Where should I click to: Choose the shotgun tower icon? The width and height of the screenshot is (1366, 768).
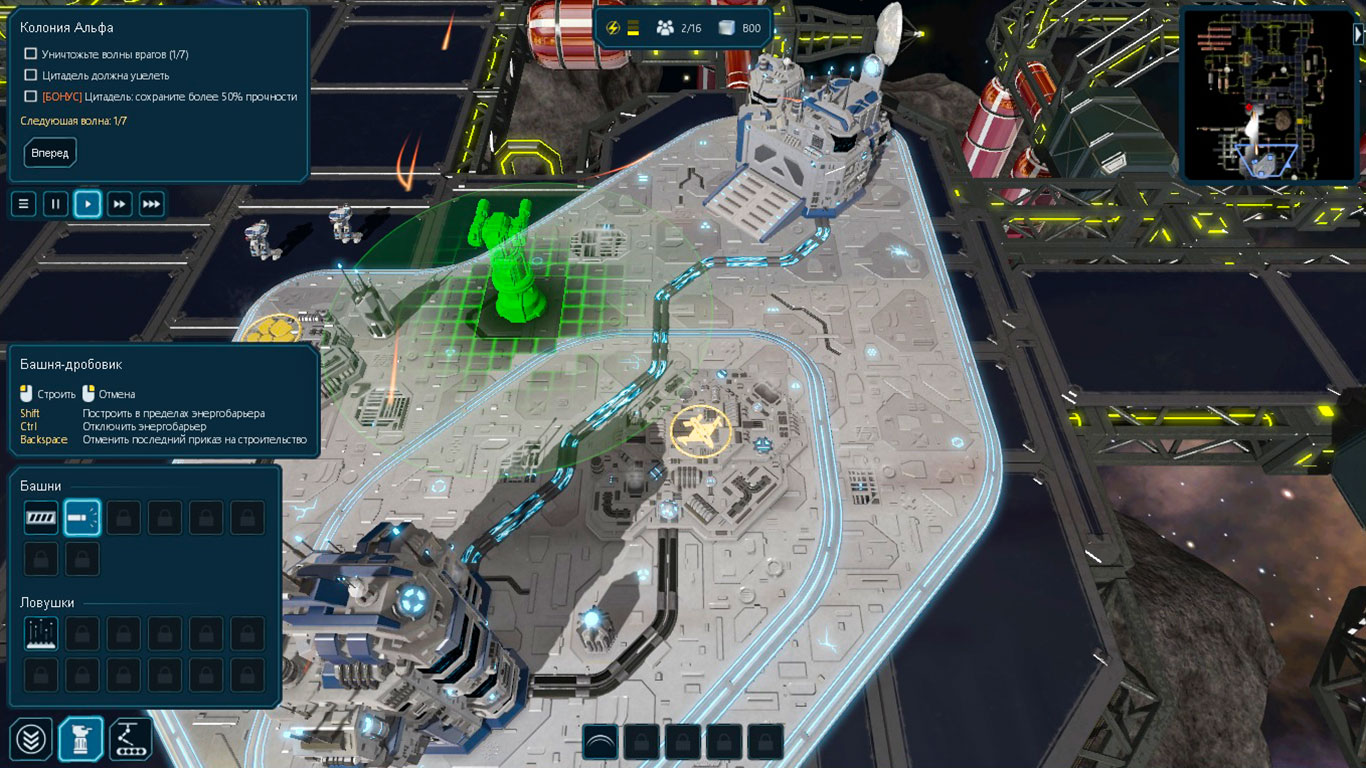click(82, 518)
